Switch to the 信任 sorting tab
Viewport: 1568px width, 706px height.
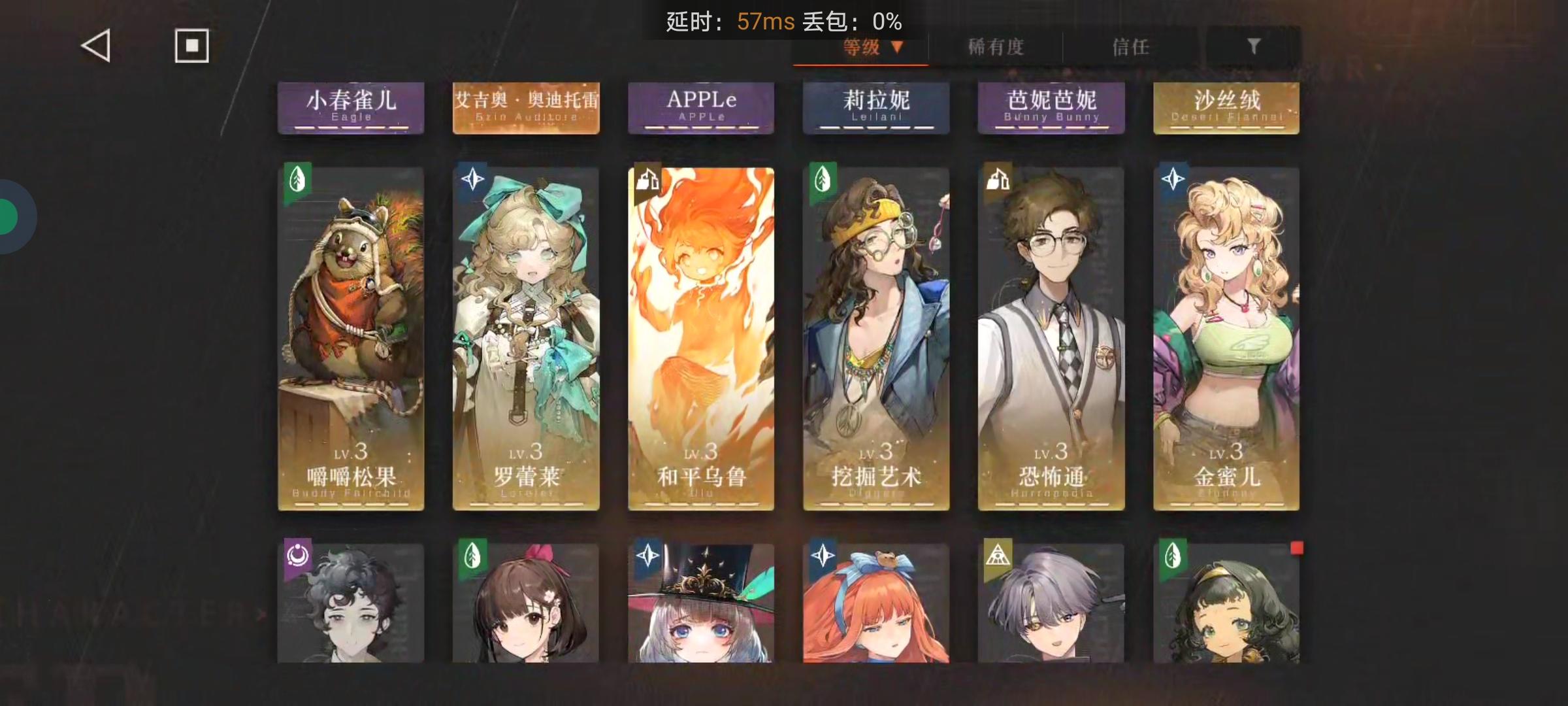tap(1130, 46)
